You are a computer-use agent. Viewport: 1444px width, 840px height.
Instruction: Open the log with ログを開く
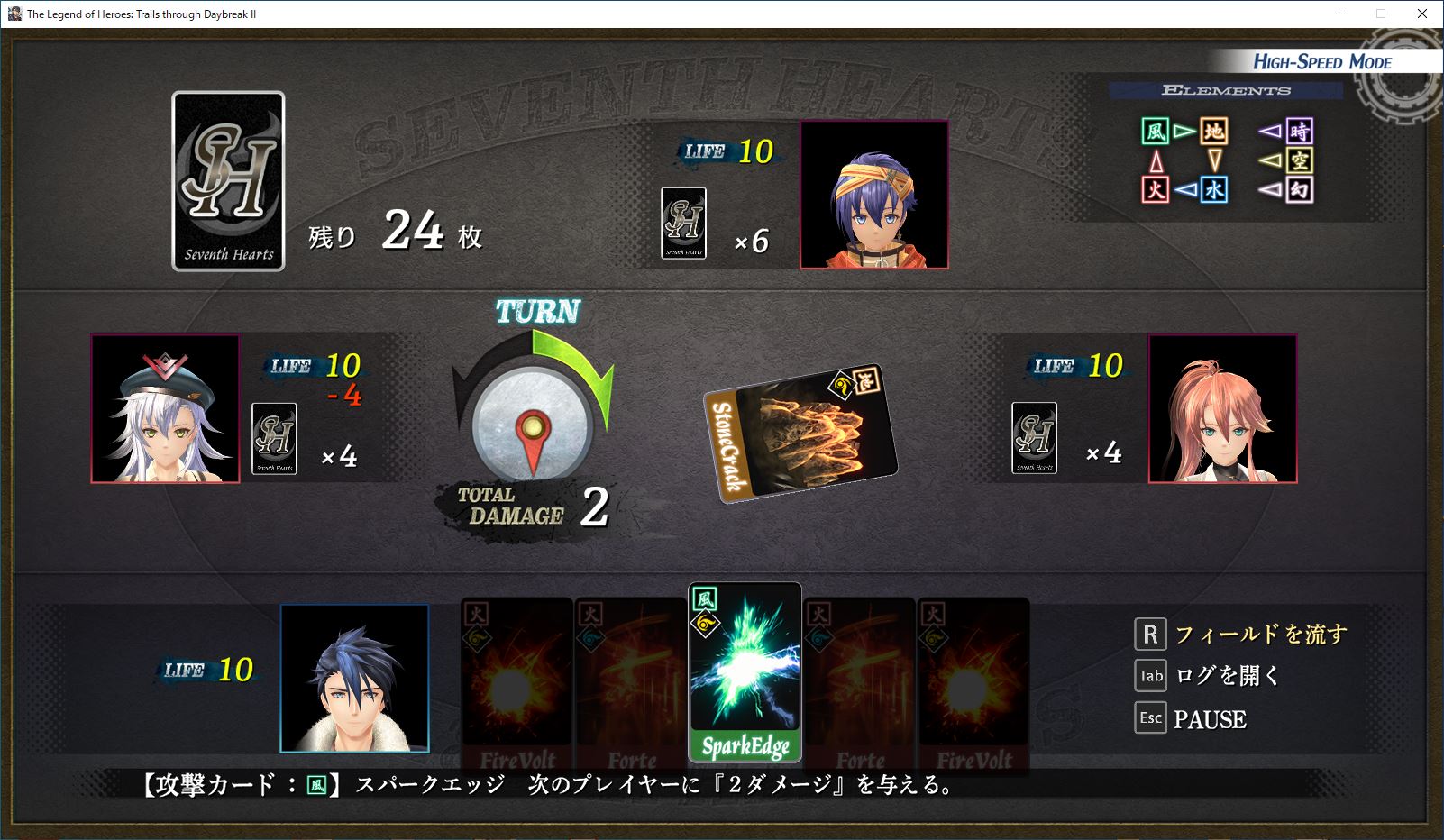tap(1227, 676)
